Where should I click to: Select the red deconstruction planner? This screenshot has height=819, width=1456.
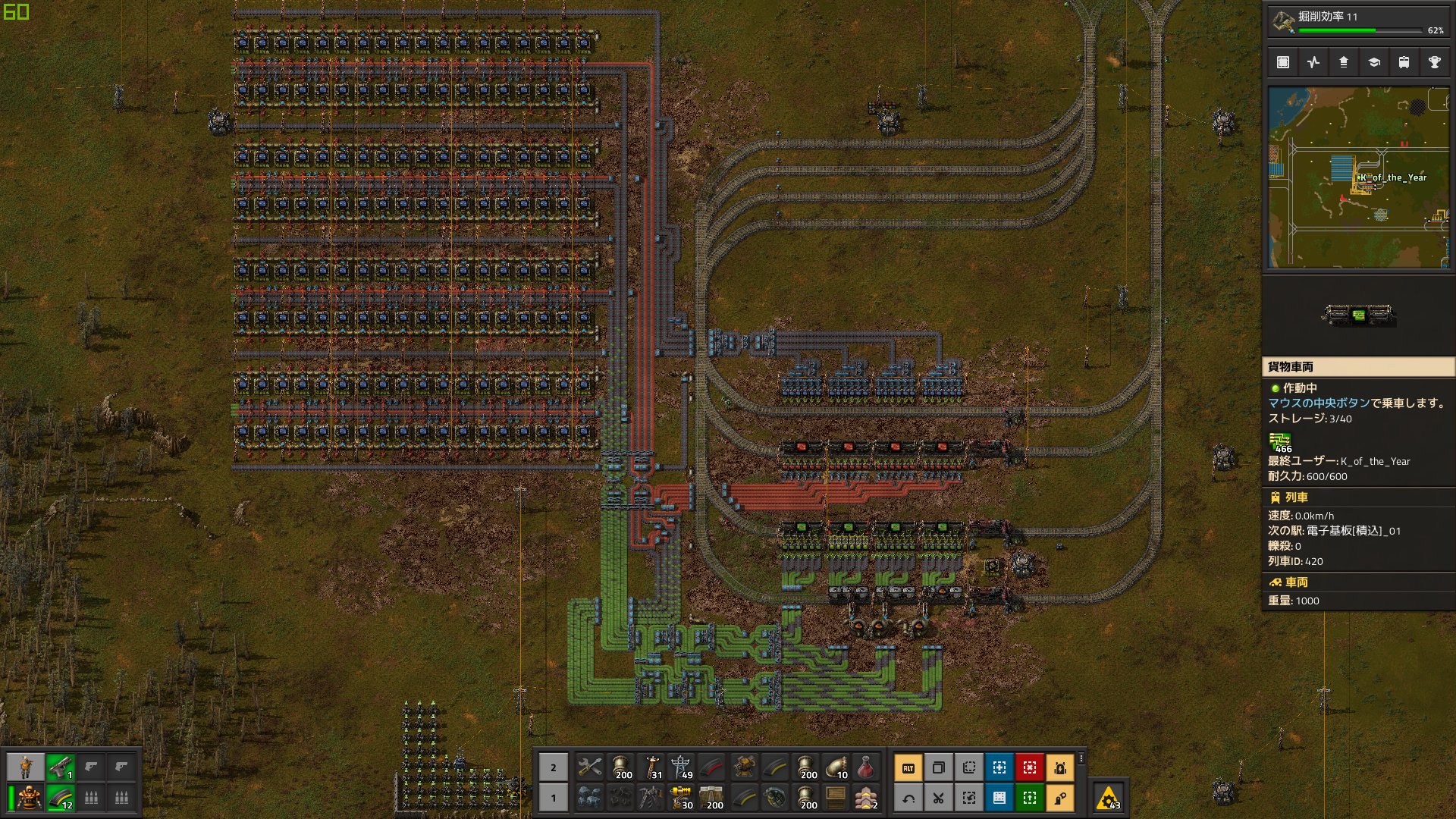[x=1028, y=767]
